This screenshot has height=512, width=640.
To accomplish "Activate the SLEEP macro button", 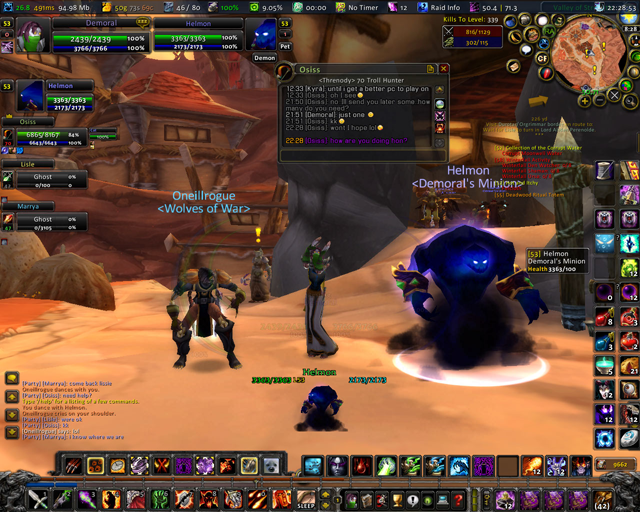I will click(306, 498).
